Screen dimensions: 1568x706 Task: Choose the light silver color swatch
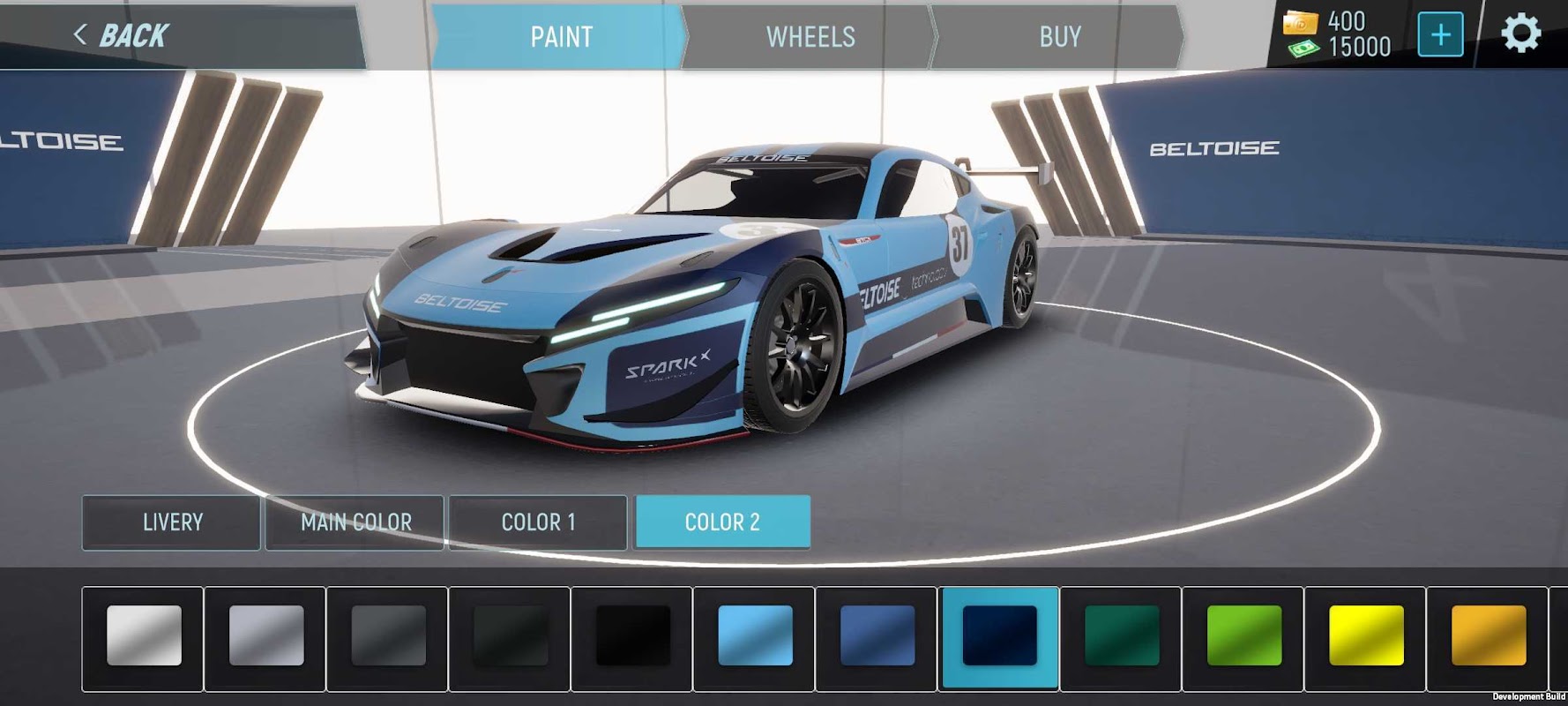click(266, 635)
